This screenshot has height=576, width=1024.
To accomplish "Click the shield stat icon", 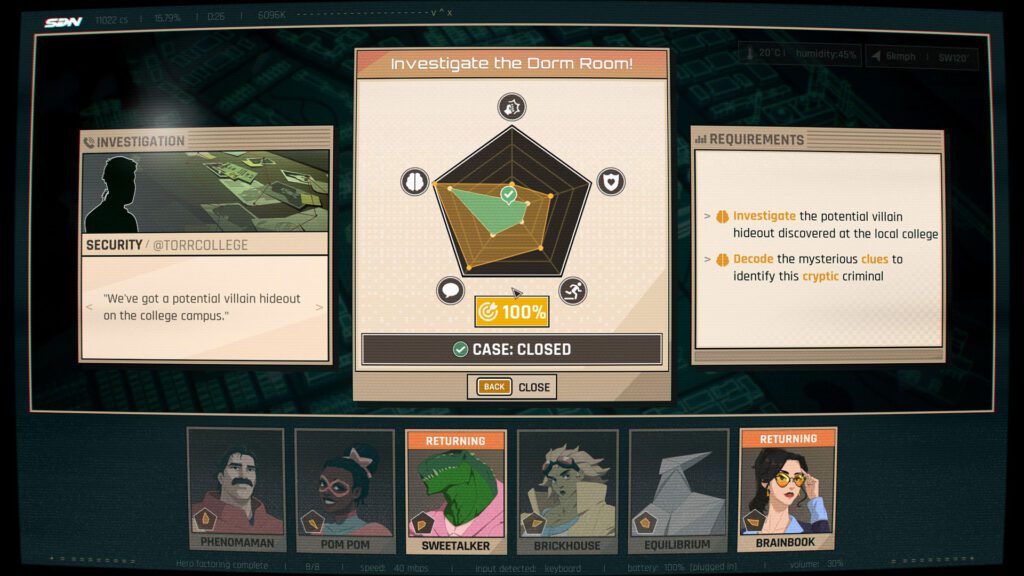I will (x=610, y=182).
